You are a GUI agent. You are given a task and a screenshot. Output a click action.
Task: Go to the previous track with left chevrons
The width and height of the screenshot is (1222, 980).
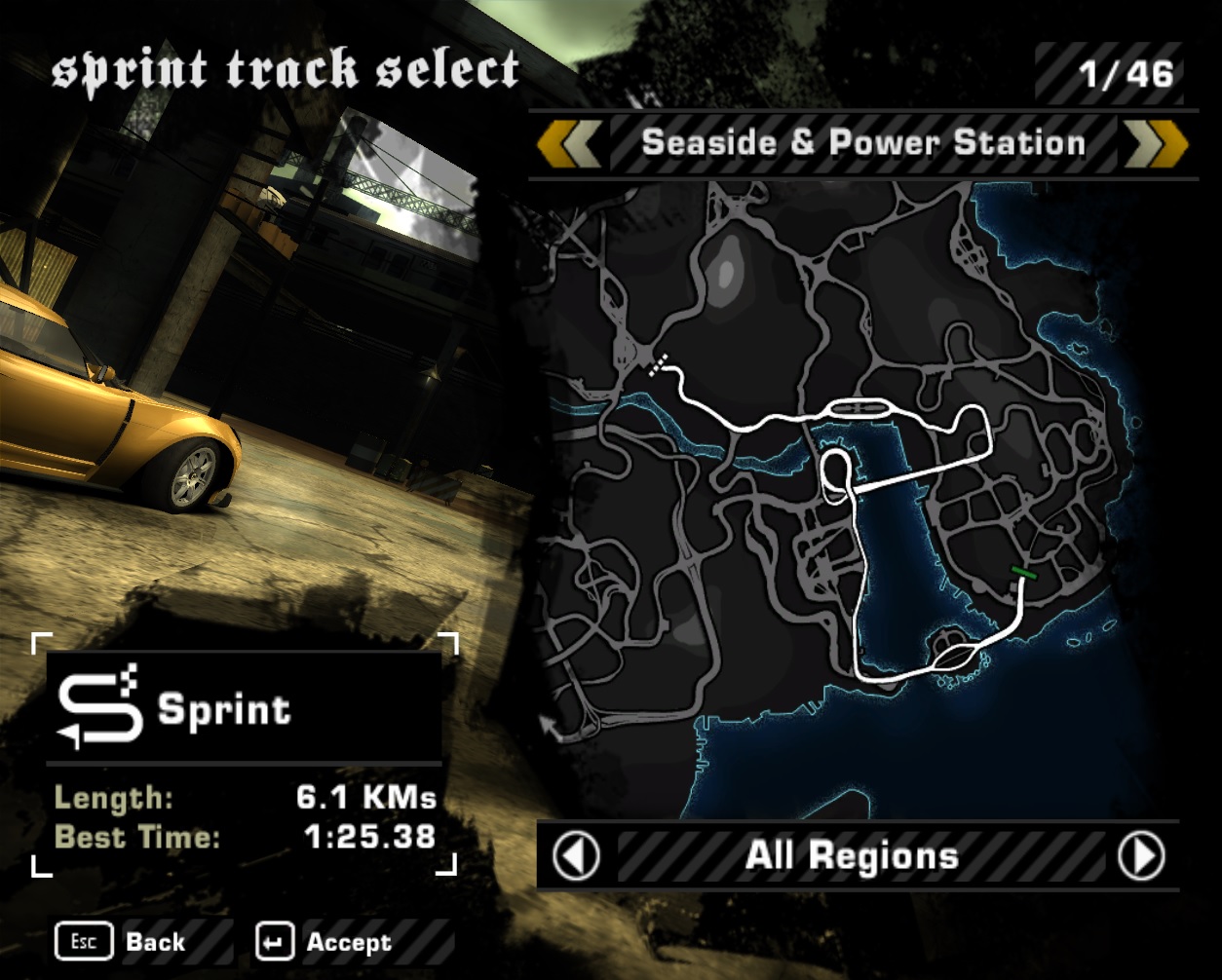[x=569, y=145]
